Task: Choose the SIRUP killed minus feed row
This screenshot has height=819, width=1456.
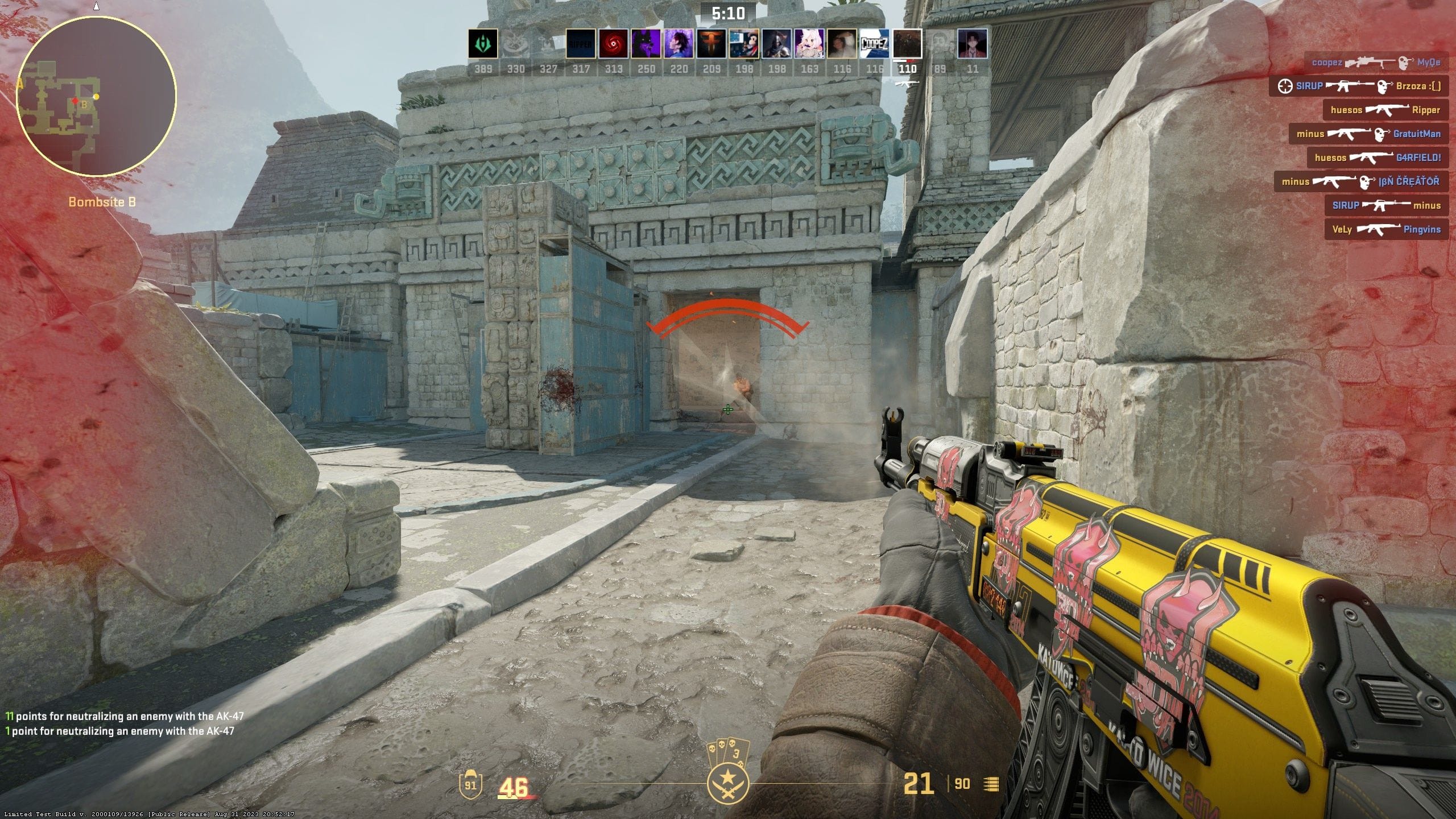Action: 1386,205
